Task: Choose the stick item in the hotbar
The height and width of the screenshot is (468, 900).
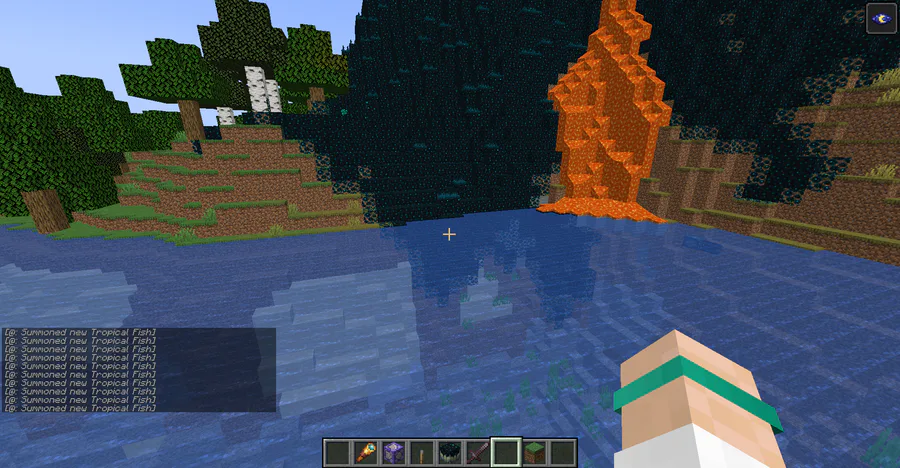Action: point(422,452)
